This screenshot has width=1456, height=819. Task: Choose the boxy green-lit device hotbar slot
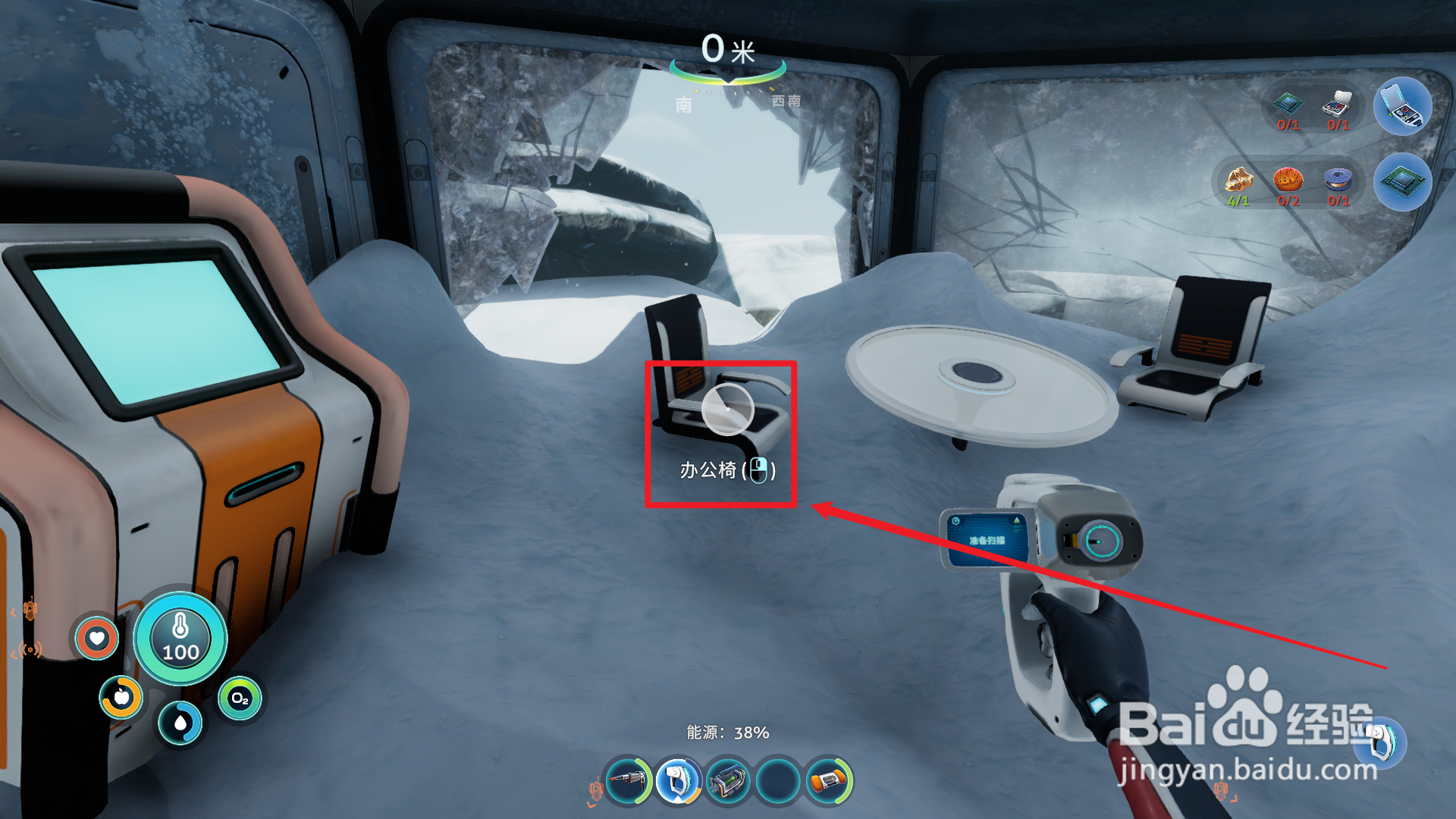[x=728, y=780]
